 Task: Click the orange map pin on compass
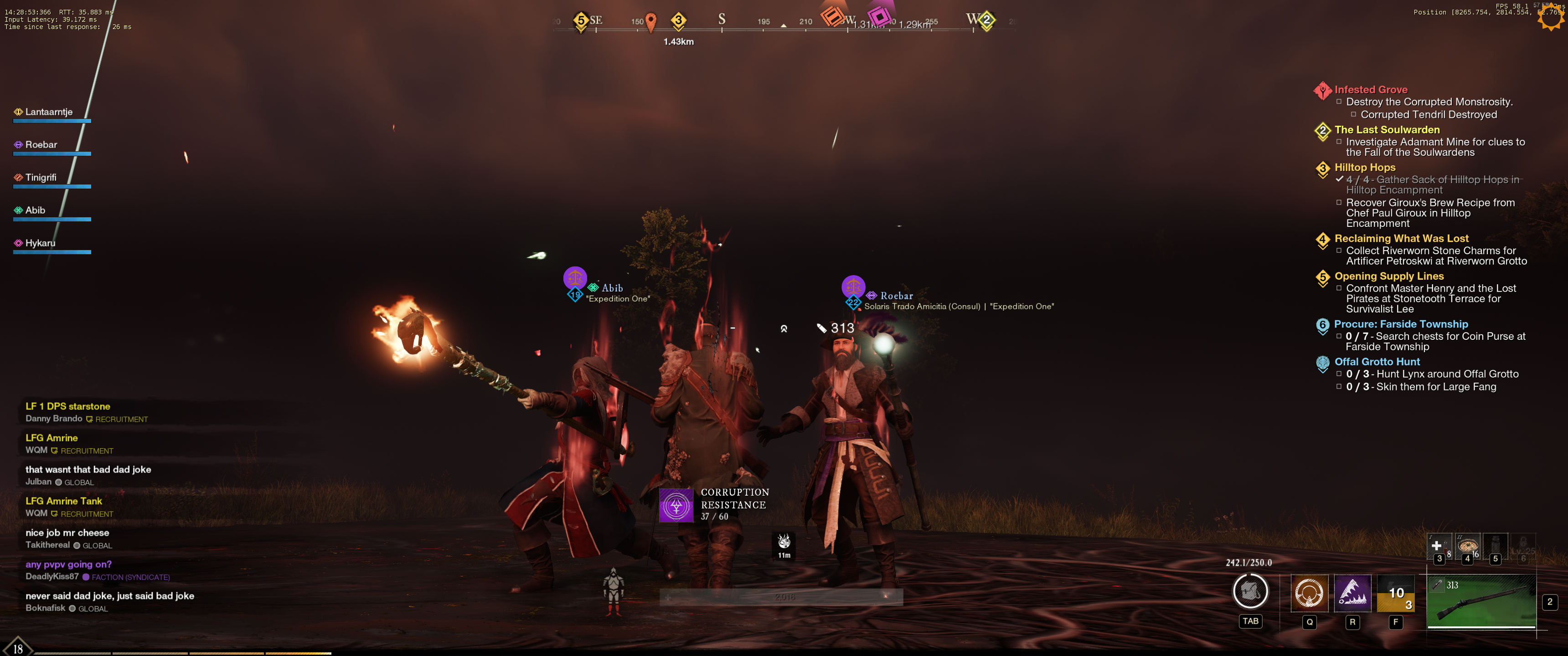tap(651, 21)
